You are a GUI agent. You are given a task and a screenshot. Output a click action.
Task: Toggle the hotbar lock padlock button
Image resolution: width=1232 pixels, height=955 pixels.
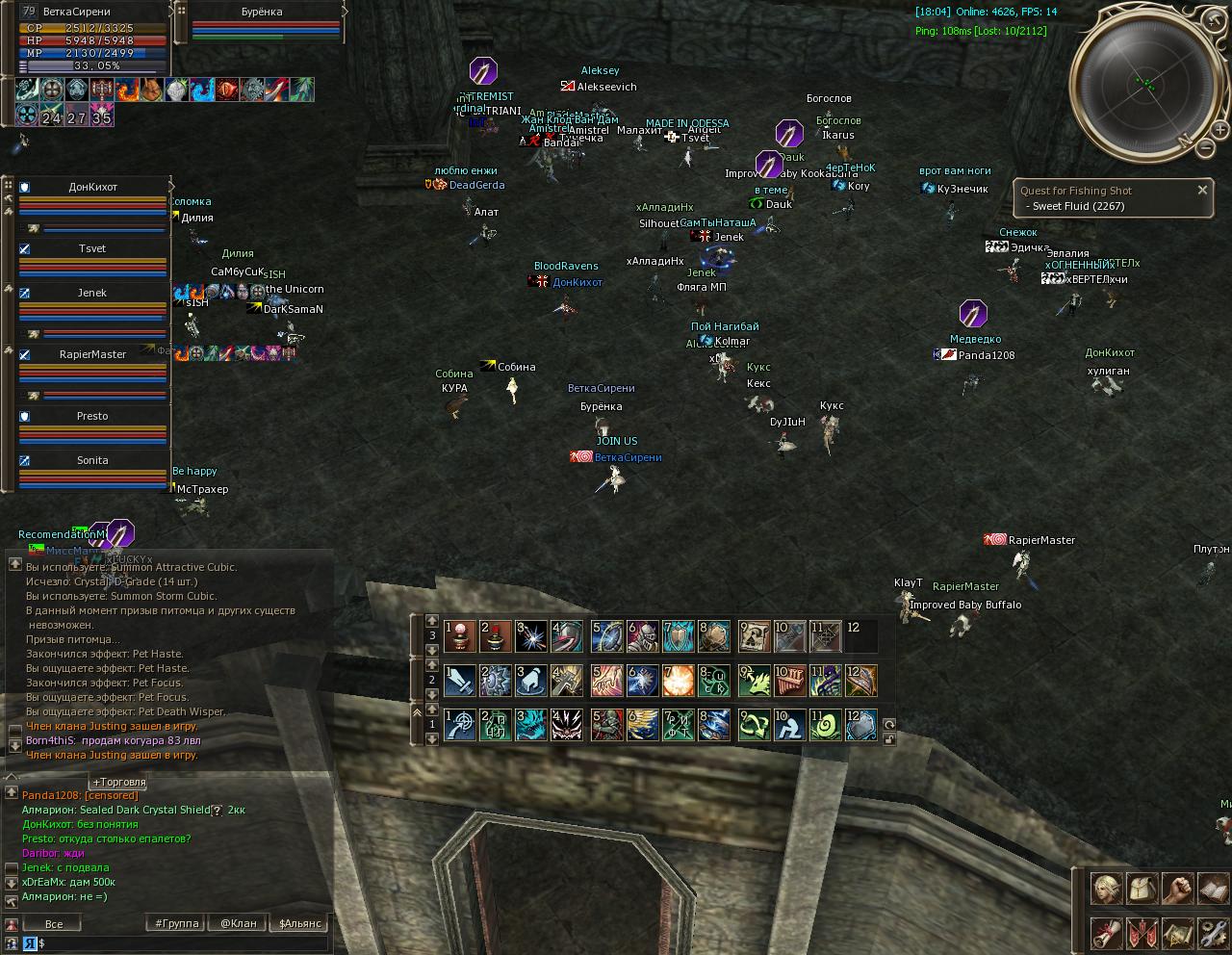[888, 739]
